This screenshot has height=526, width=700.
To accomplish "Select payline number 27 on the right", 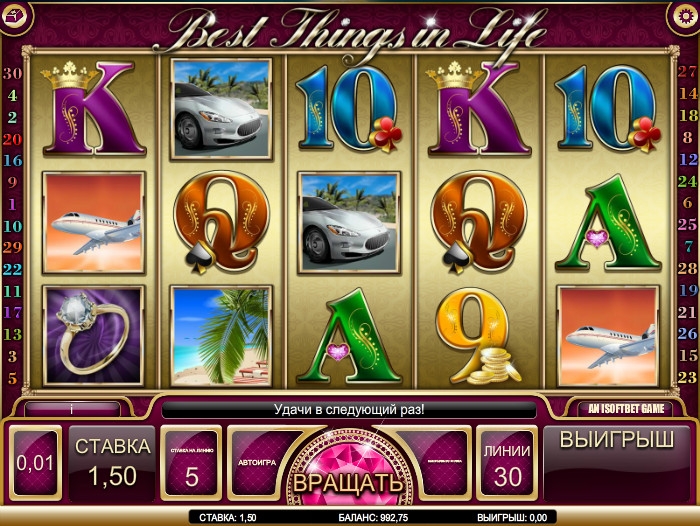I will (687, 71).
